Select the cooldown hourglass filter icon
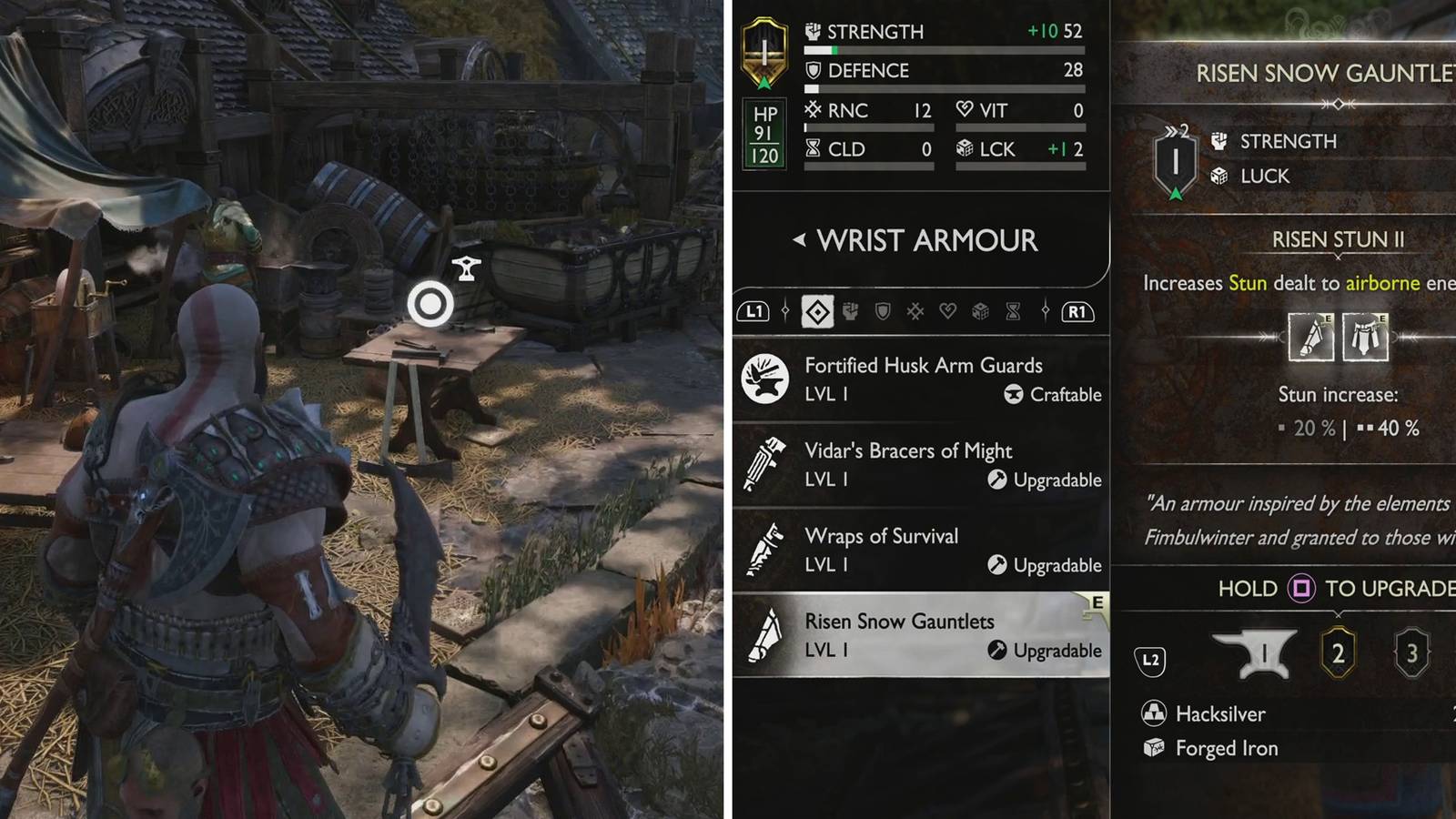1456x819 pixels. click(1013, 312)
